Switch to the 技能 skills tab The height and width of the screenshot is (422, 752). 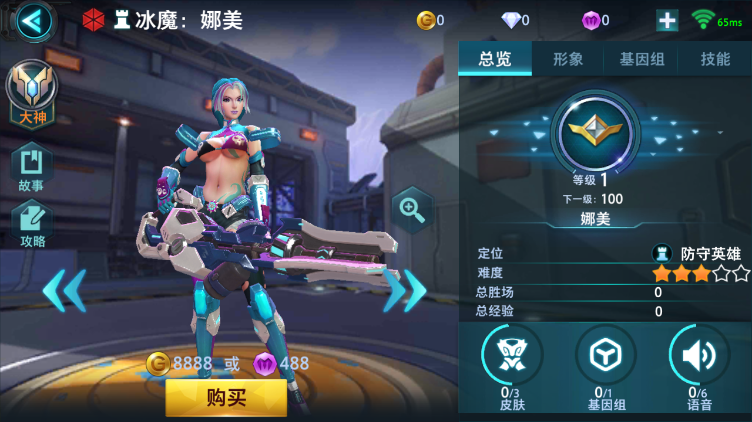(715, 59)
